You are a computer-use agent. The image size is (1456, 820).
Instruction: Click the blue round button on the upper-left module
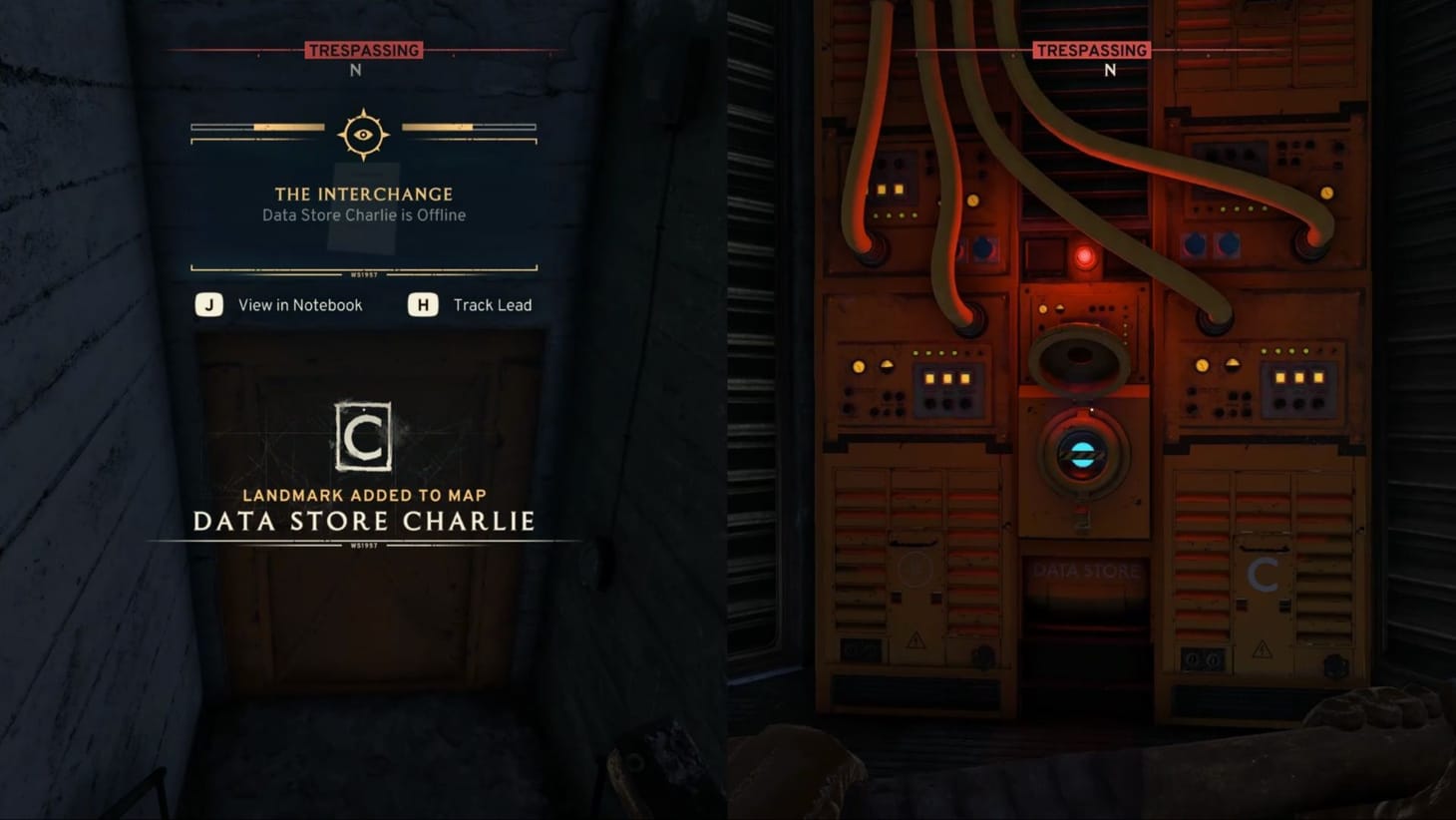983,248
